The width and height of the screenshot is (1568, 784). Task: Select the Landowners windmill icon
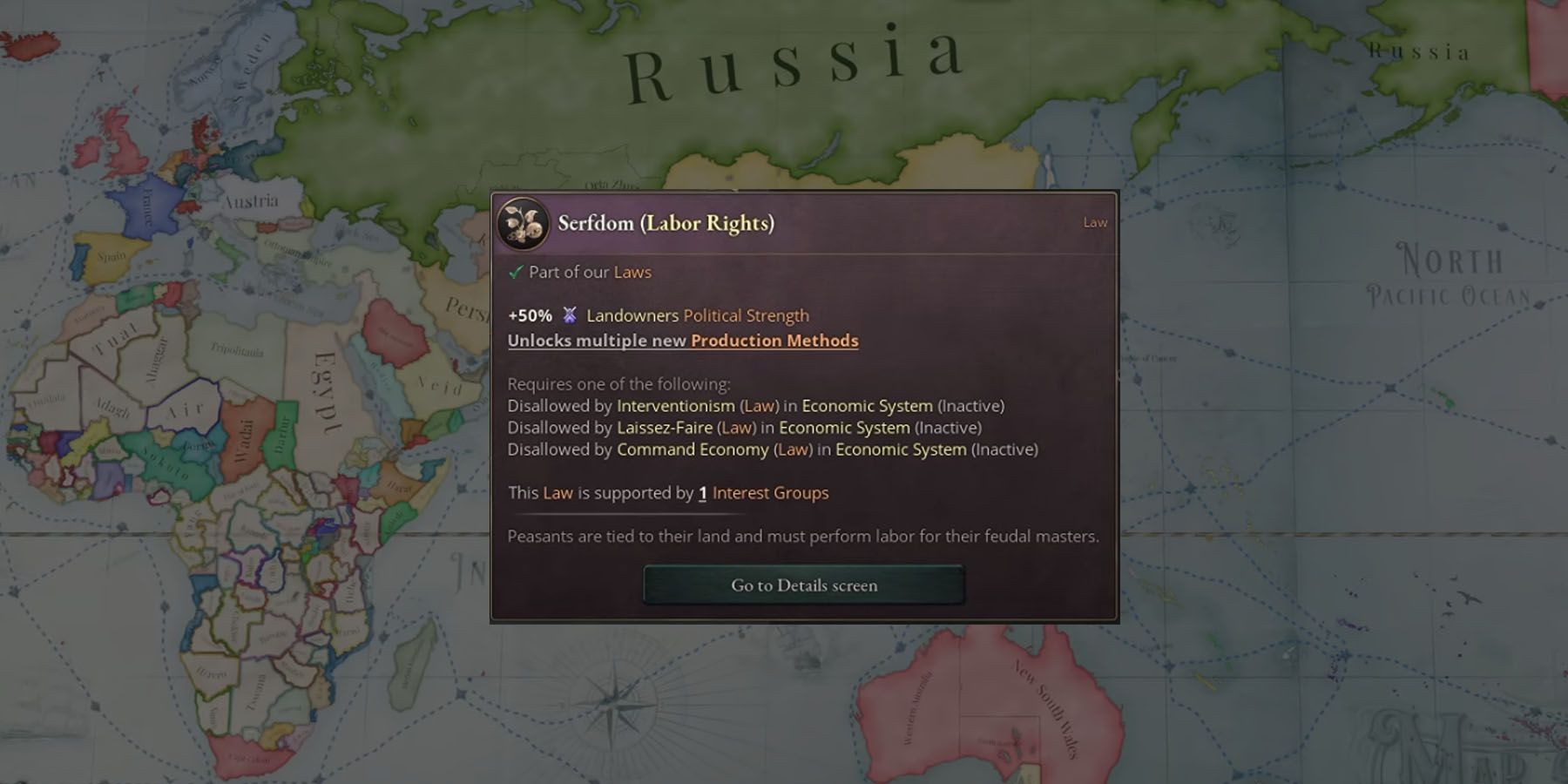point(571,316)
